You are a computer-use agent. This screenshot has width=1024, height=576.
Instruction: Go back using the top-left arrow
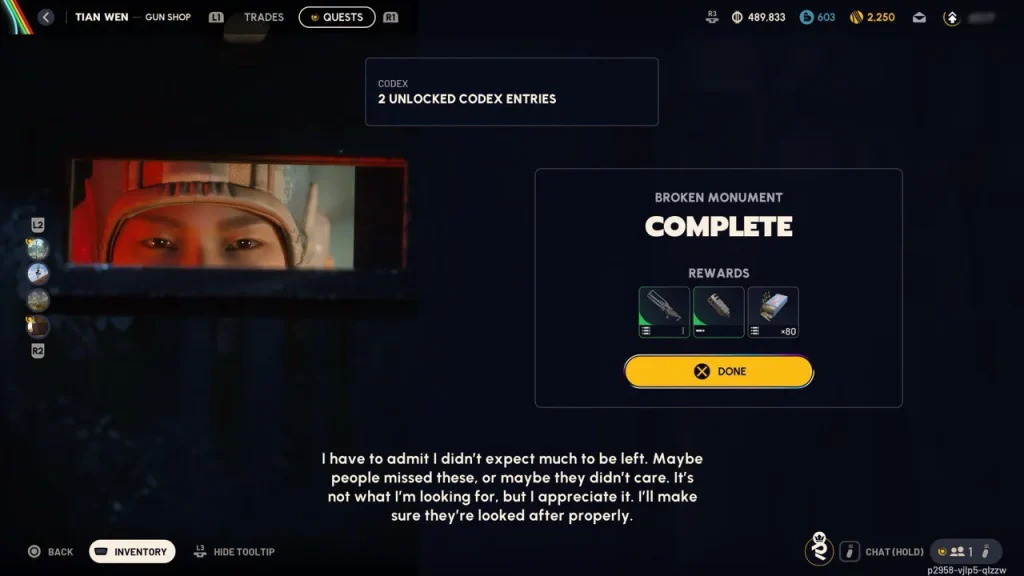coord(45,17)
